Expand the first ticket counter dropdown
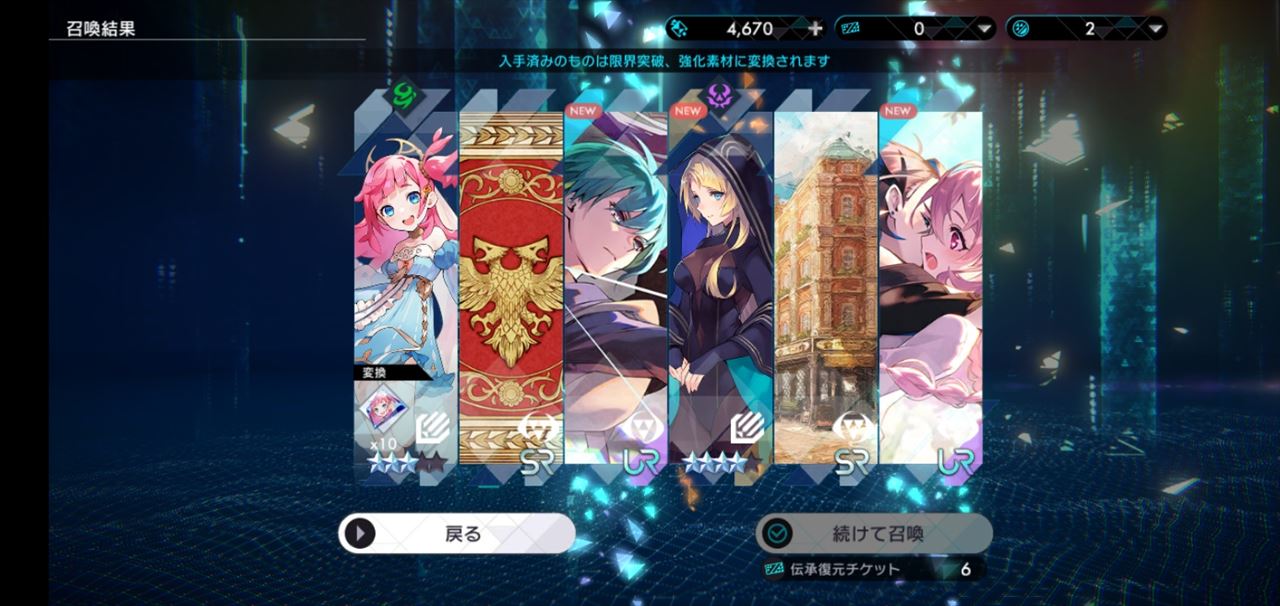1280x606 pixels. pyautogui.click(x=985, y=29)
